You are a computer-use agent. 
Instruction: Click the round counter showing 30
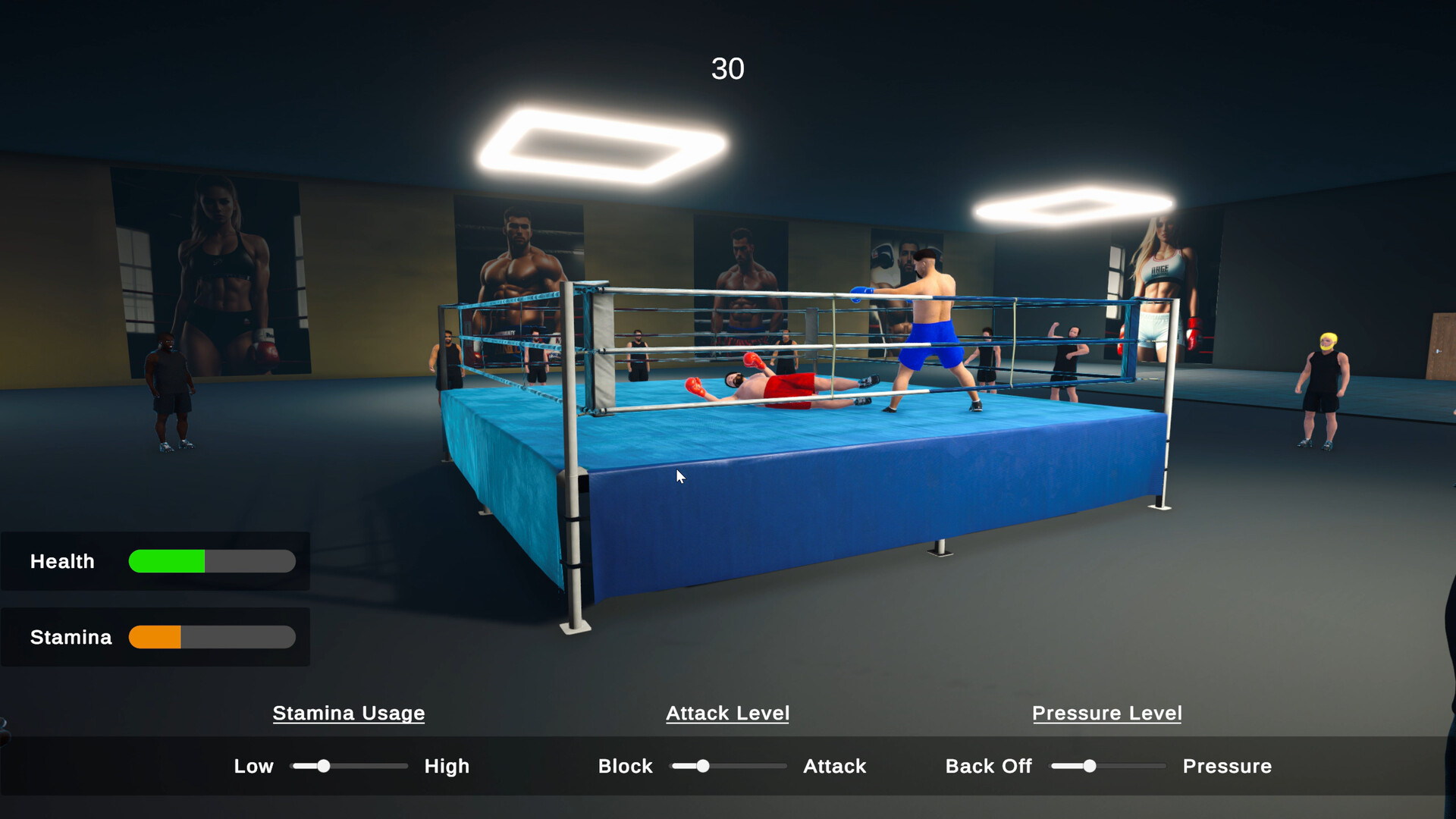(x=729, y=69)
